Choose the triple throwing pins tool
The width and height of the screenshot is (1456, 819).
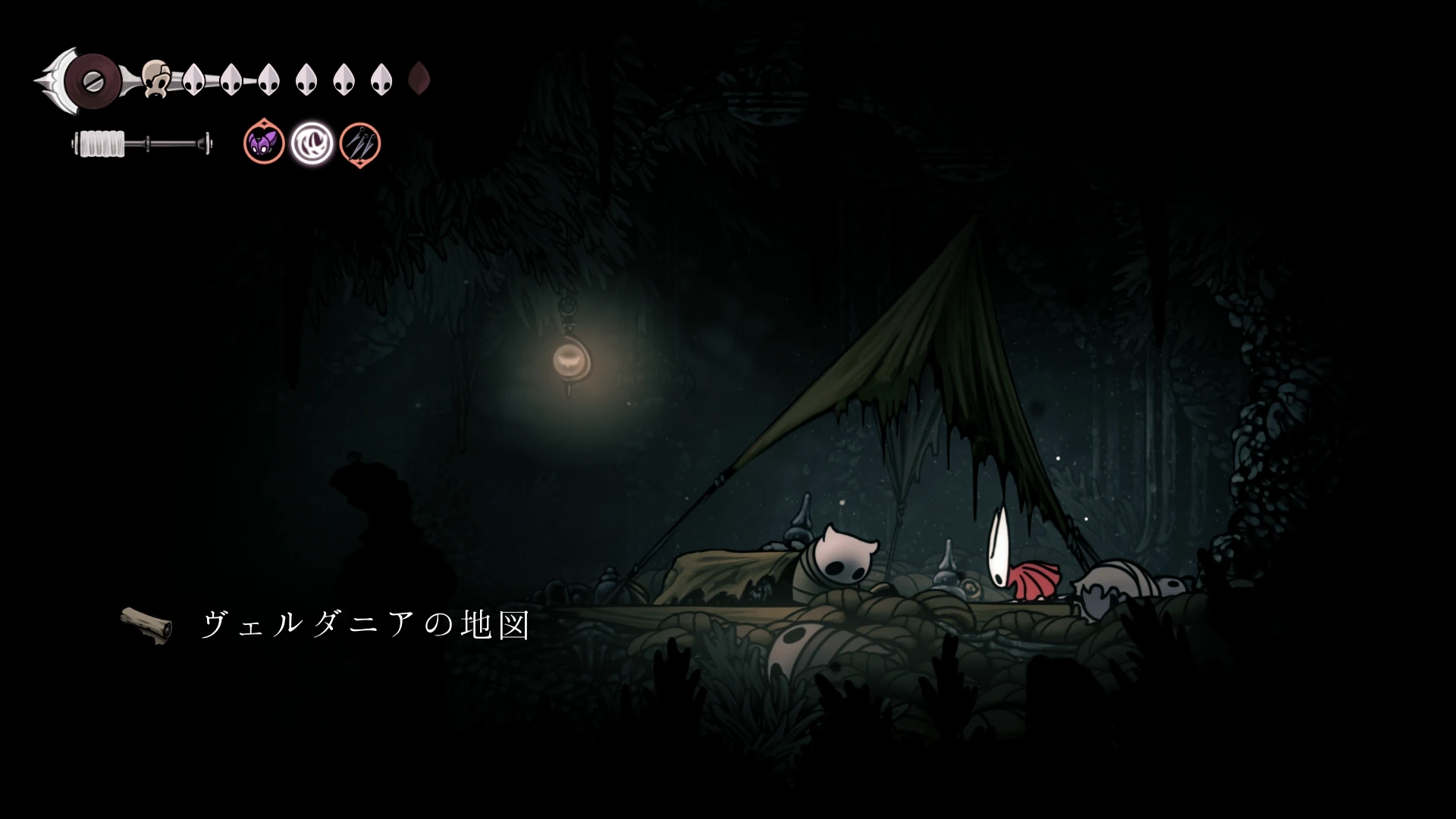coord(359,143)
